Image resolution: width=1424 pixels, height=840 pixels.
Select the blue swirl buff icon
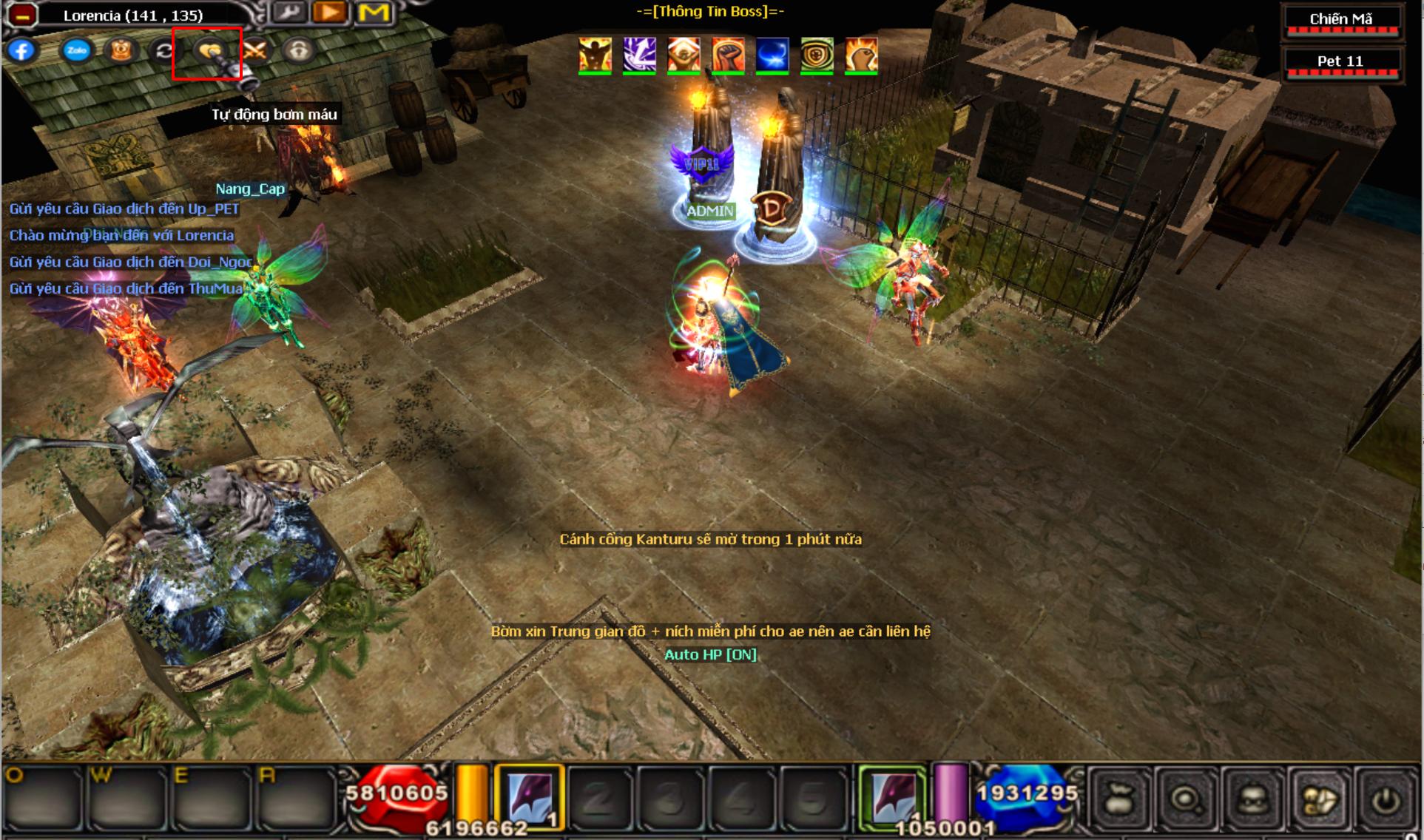pos(772,55)
